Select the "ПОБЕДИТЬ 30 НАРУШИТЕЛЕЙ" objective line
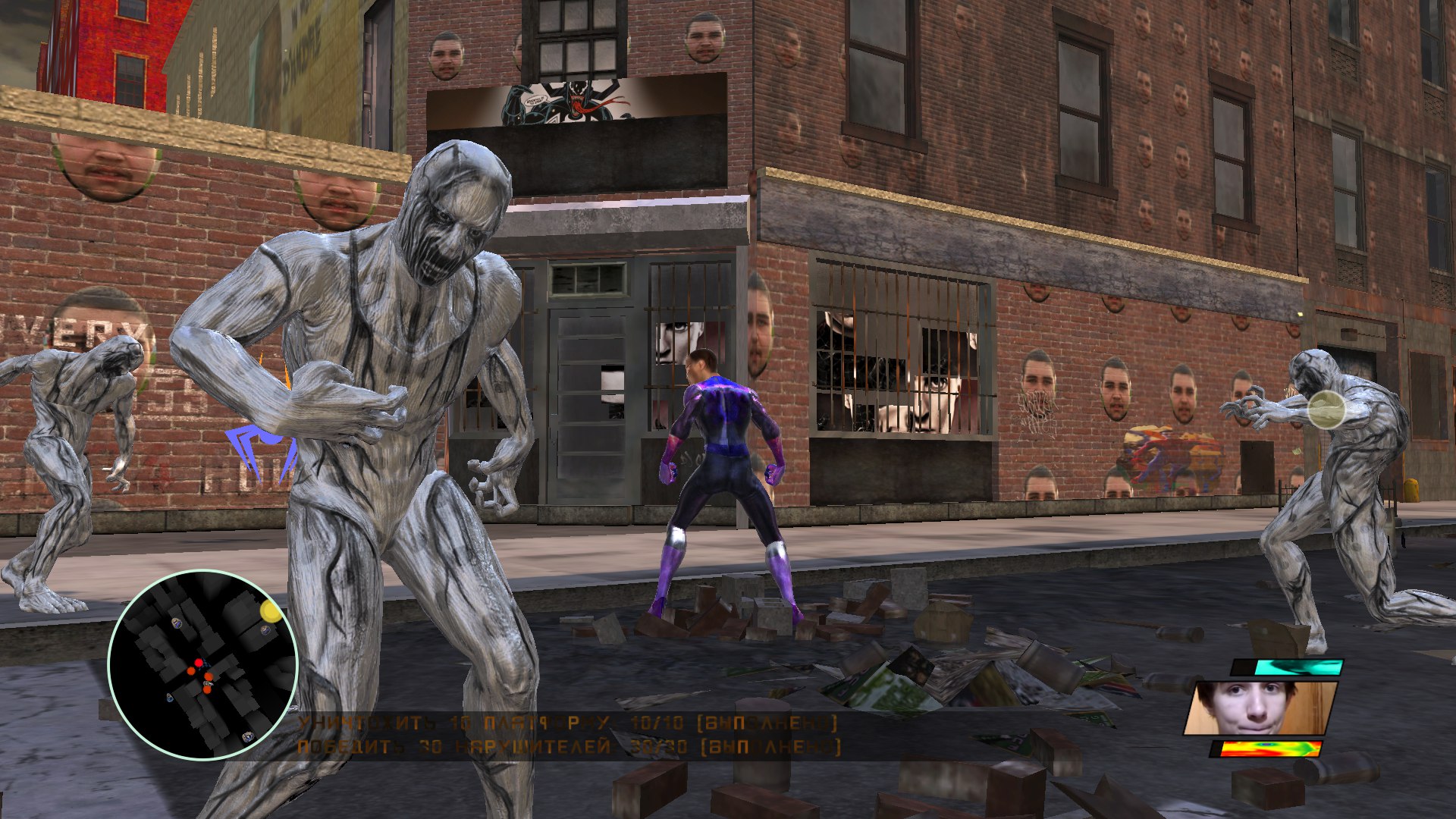This screenshot has height=819, width=1456. click(567, 748)
